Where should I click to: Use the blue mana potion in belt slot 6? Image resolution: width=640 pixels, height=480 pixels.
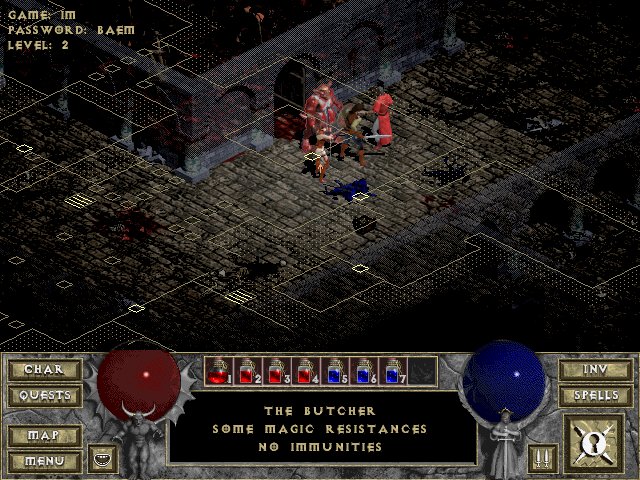coord(365,371)
